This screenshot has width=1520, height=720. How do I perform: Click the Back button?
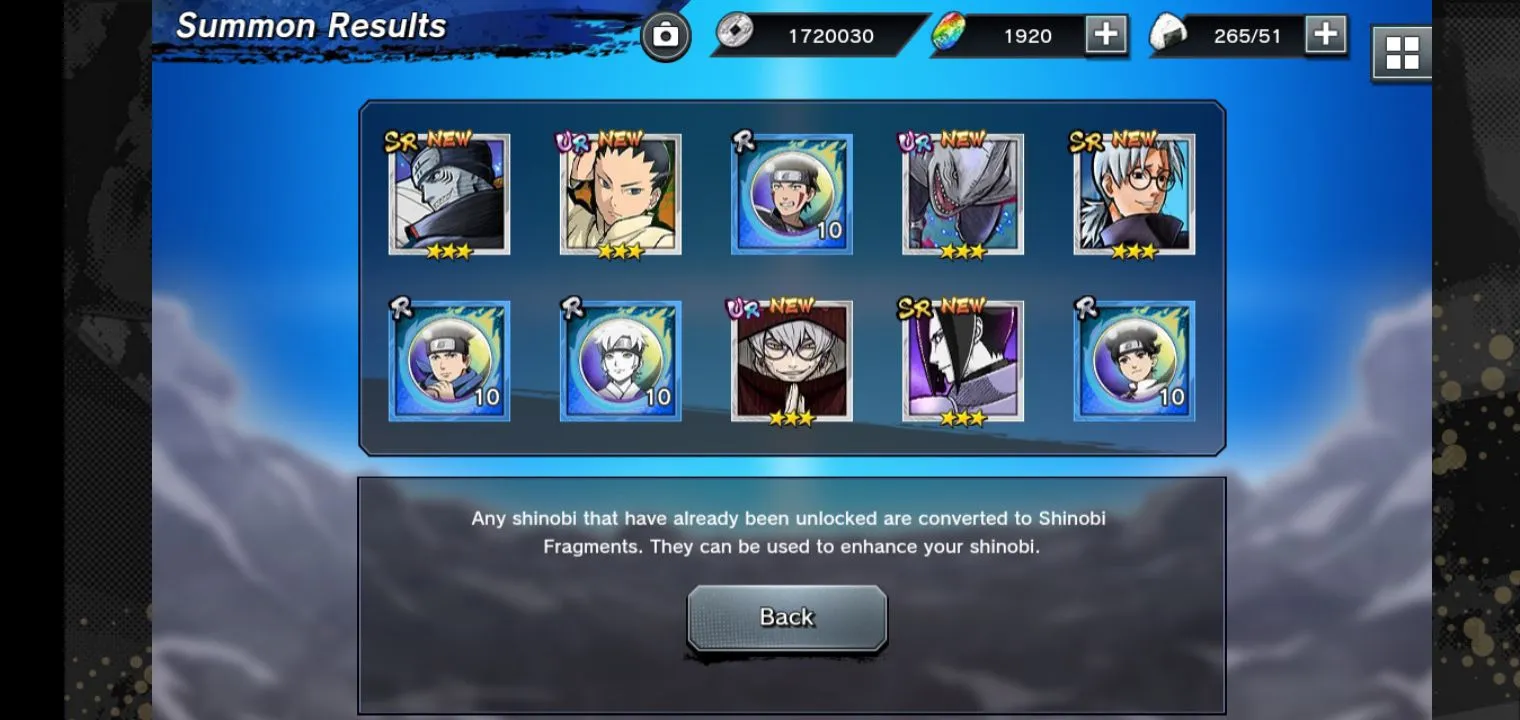click(787, 618)
